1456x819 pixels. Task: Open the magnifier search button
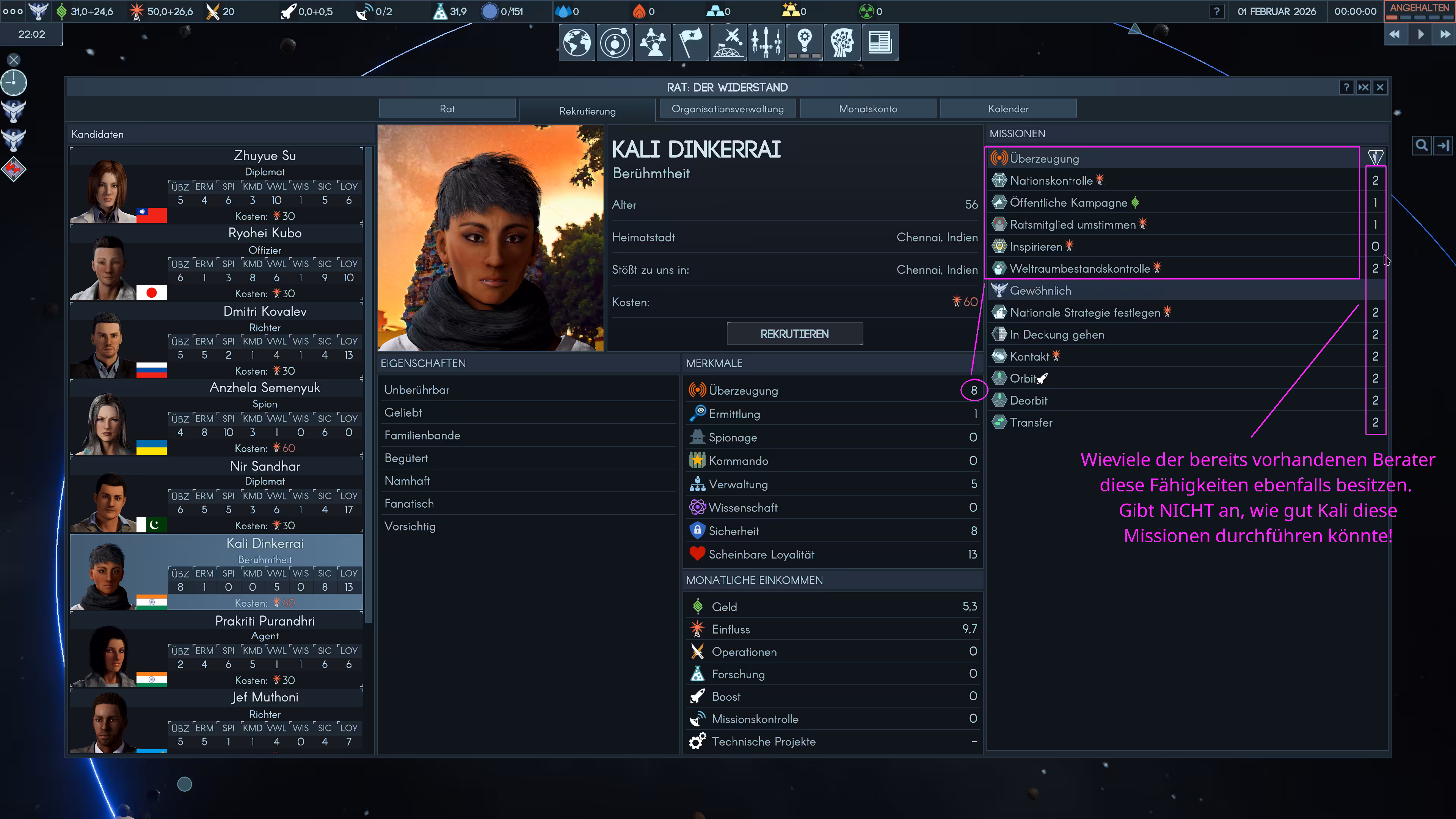click(x=1421, y=146)
